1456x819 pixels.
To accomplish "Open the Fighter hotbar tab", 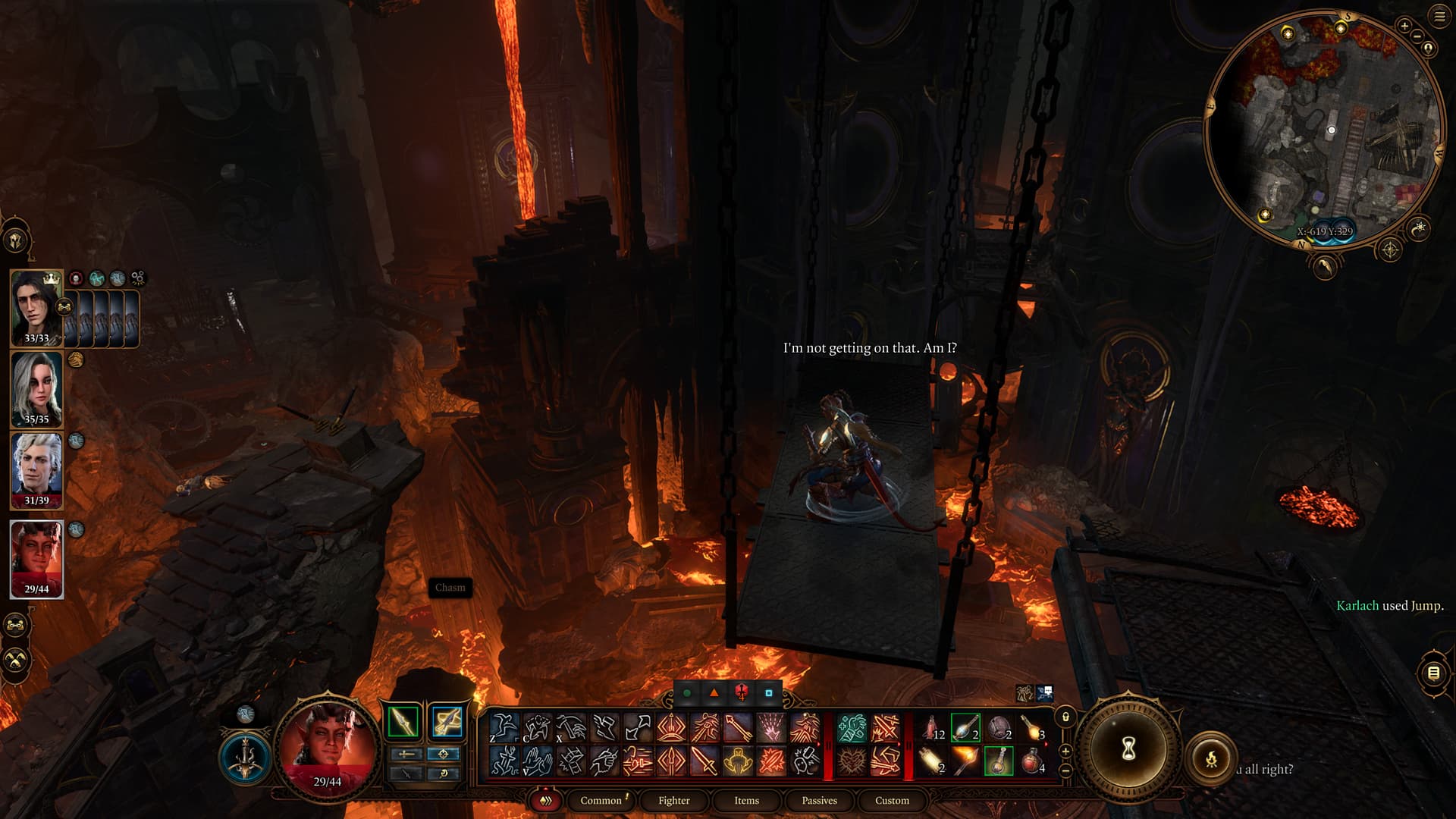I will tap(673, 800).
